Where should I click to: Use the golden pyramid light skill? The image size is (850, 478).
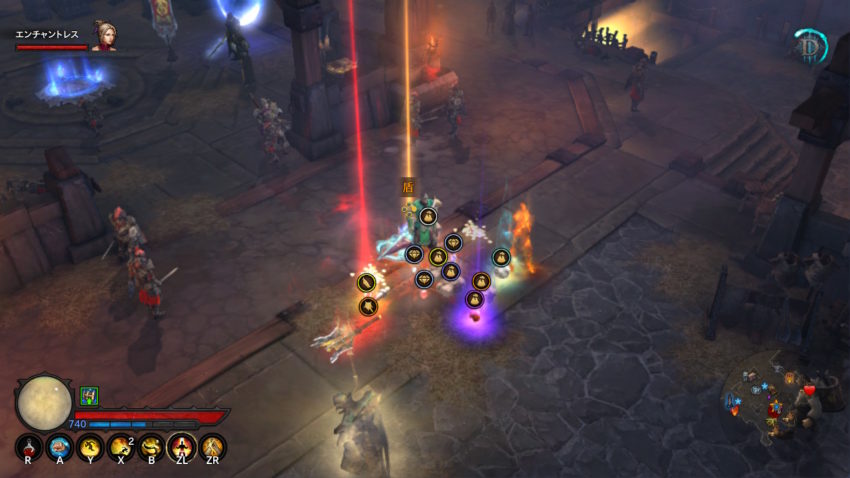(213, 447)
